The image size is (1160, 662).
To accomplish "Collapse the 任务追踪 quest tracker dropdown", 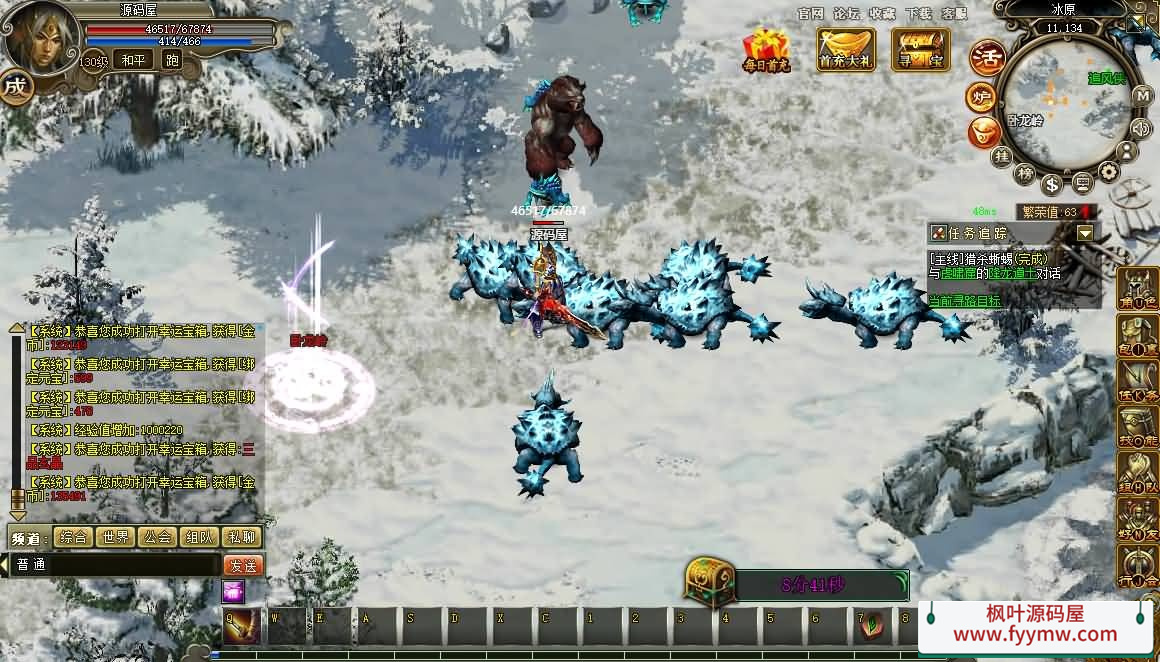I will coord(1085,233).
